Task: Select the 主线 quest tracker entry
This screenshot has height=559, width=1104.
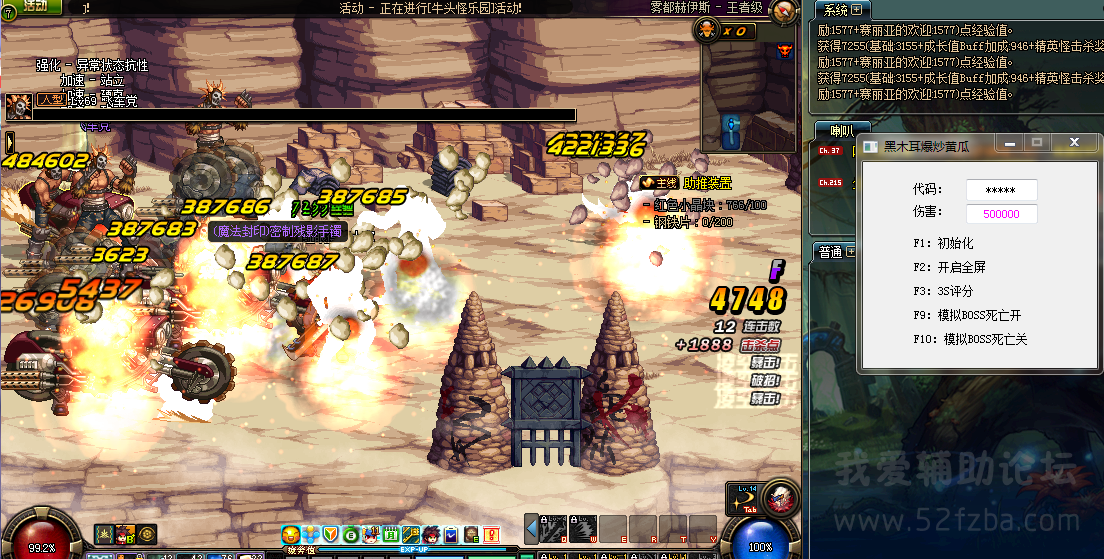Action: coord(660,183)
